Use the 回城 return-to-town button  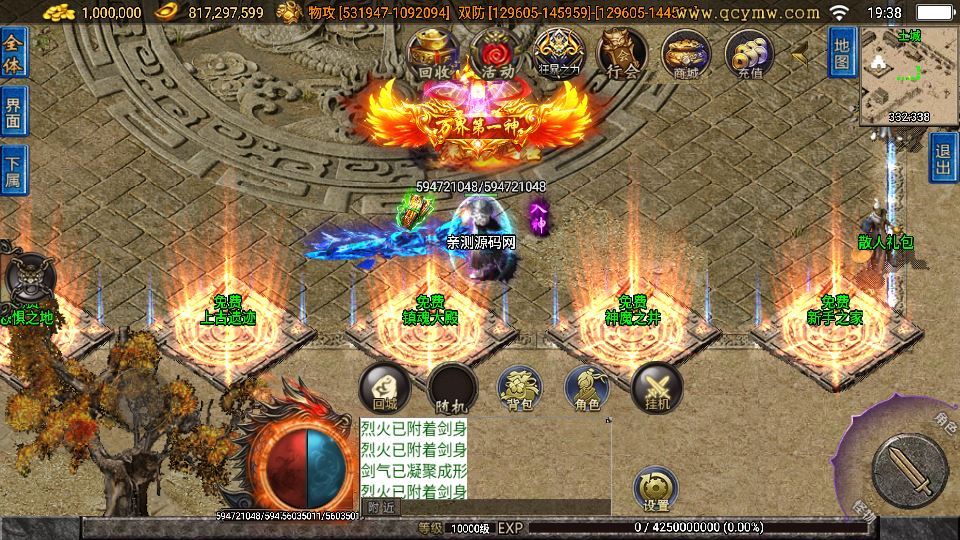[385, 387]
